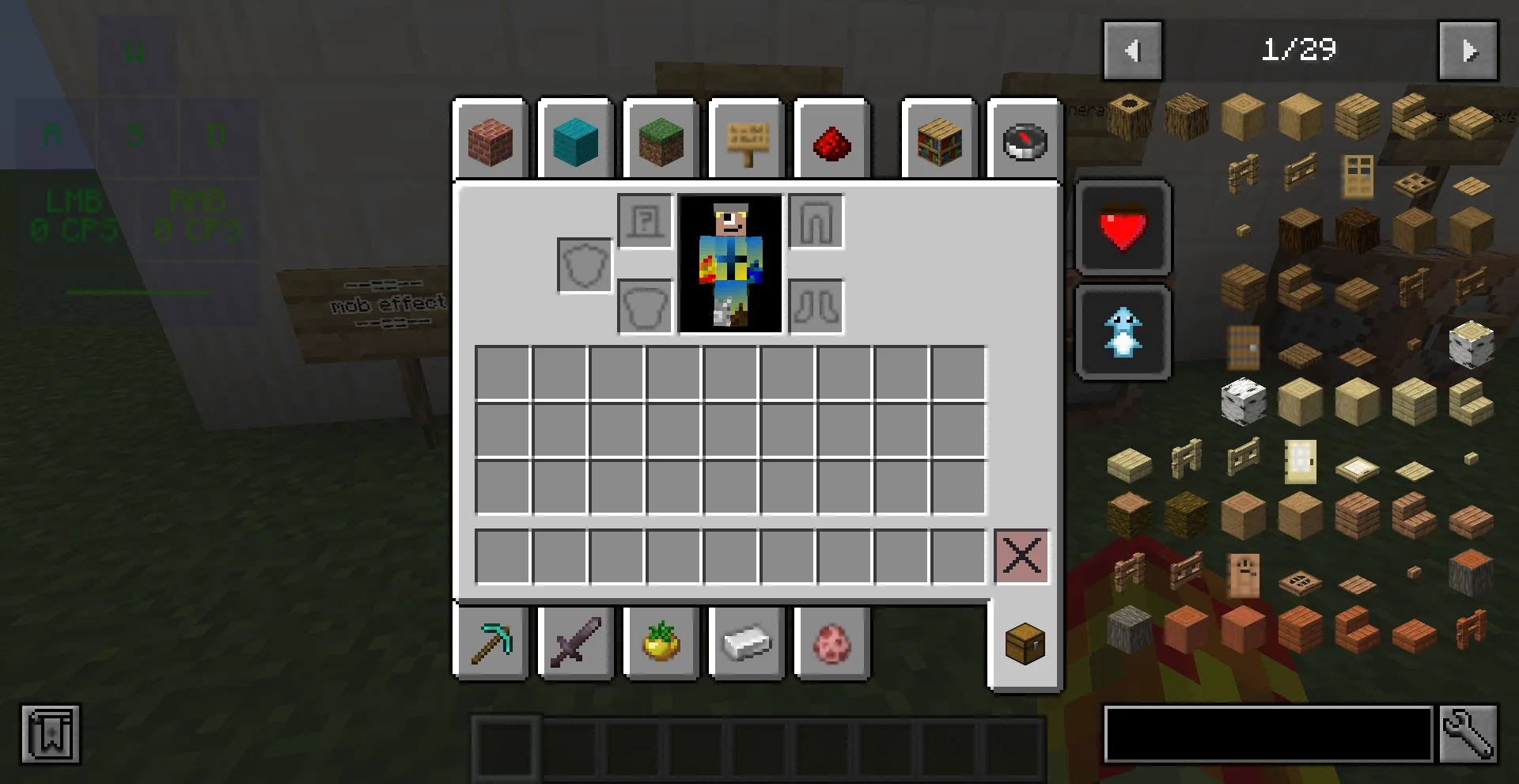
Task: Select the chest survival inventory tab
Action: 1025,644
